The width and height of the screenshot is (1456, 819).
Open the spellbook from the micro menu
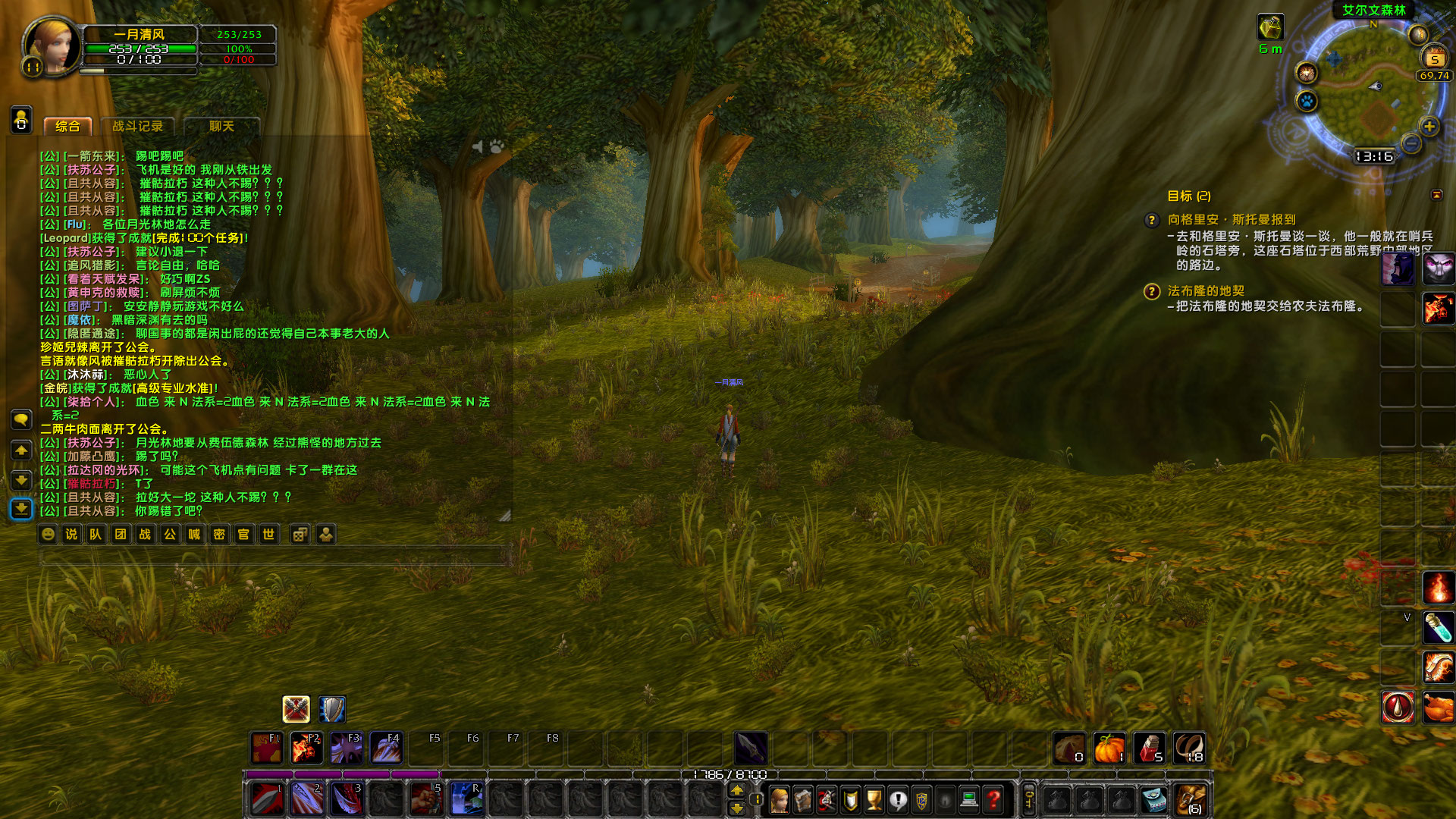[x=803, y=798]
